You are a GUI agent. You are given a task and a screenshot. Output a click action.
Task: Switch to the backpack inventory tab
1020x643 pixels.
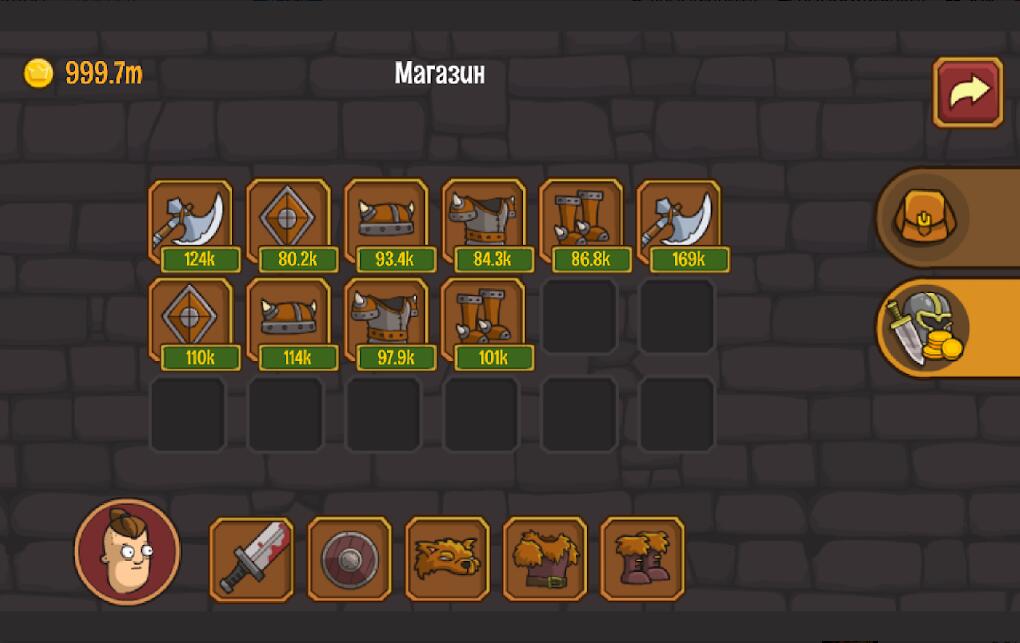pos(920,217)
